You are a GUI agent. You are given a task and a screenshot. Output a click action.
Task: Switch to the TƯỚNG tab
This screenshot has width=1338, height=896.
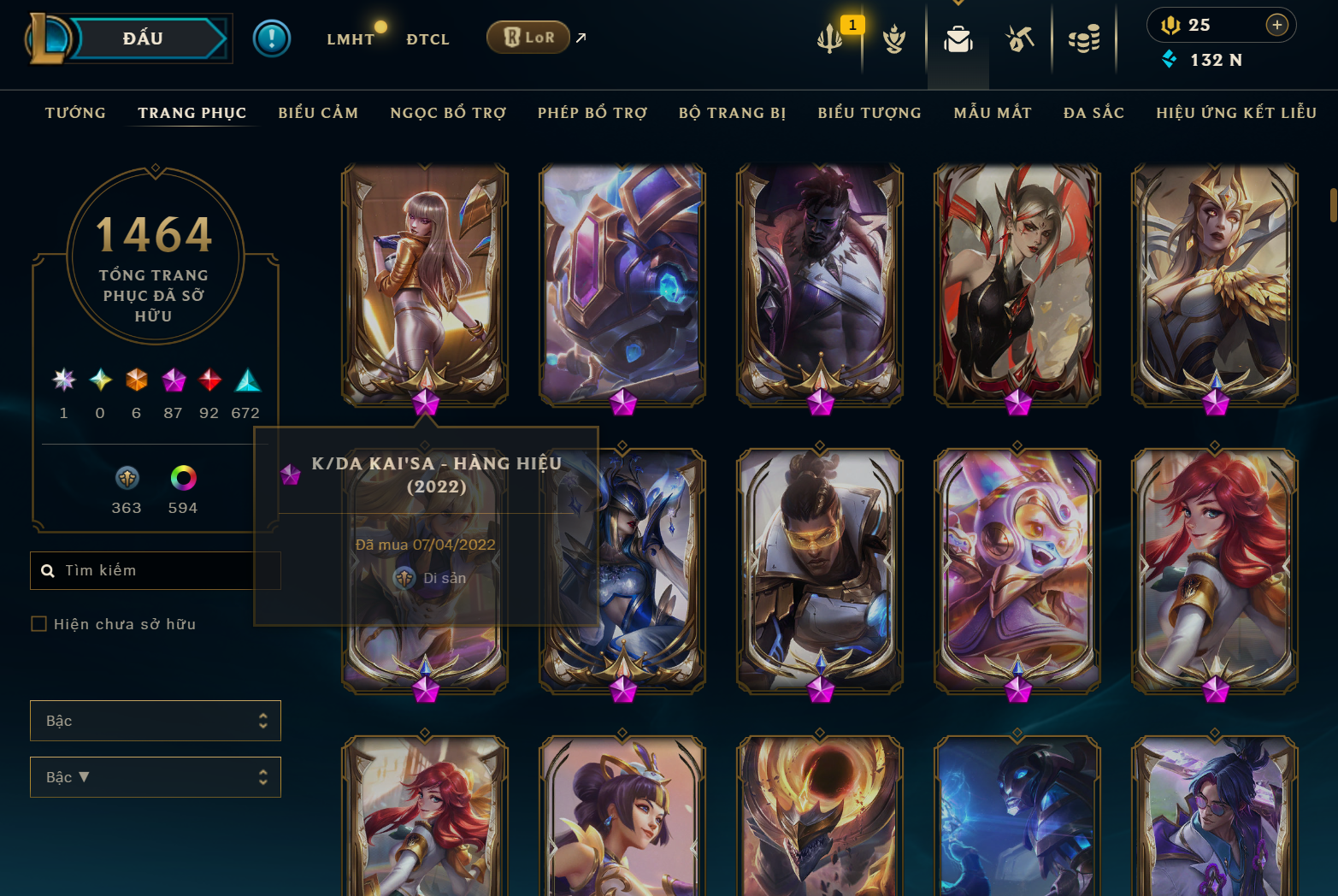[75, 112]
